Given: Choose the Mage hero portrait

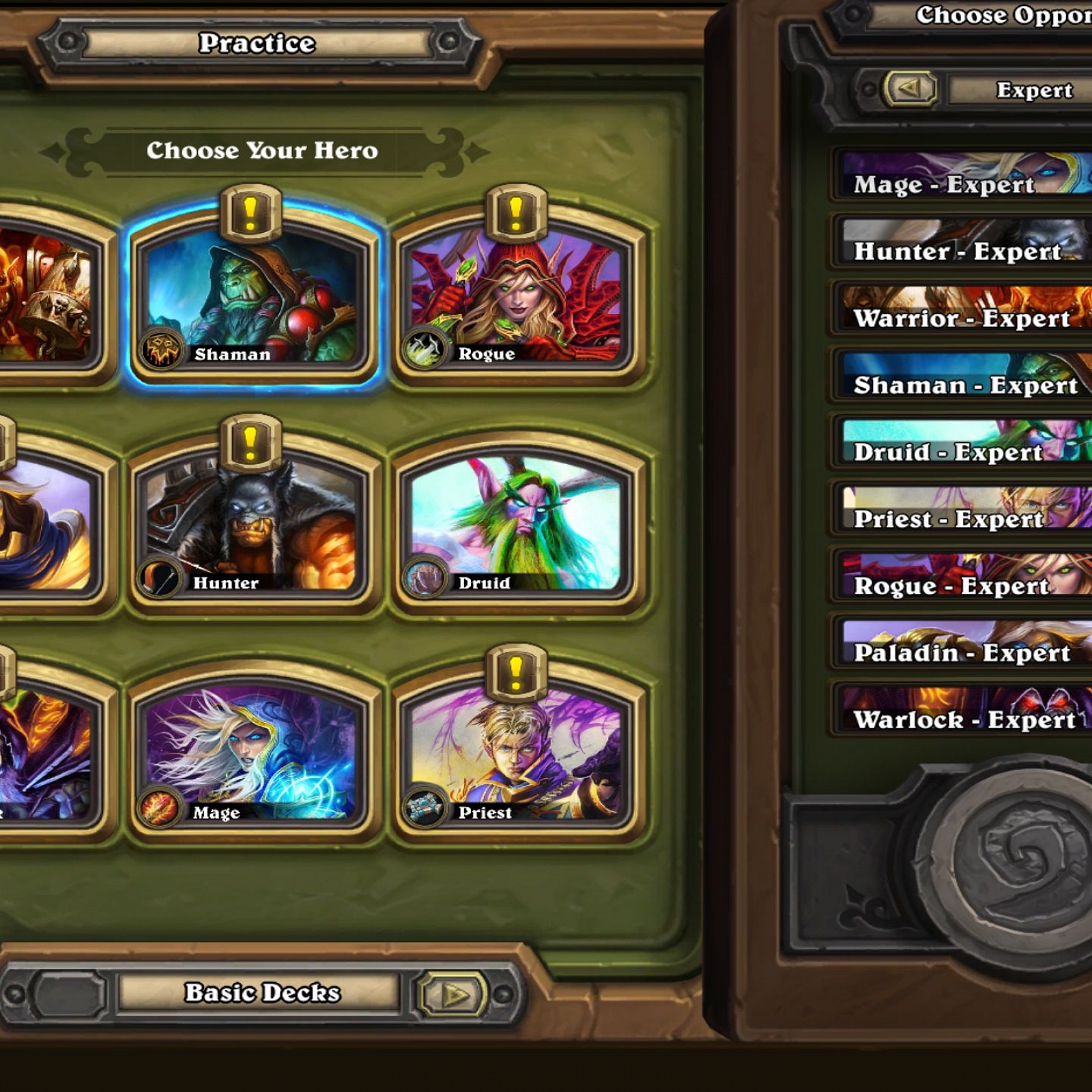Looking at the screenshot, I should coord(251,753).
